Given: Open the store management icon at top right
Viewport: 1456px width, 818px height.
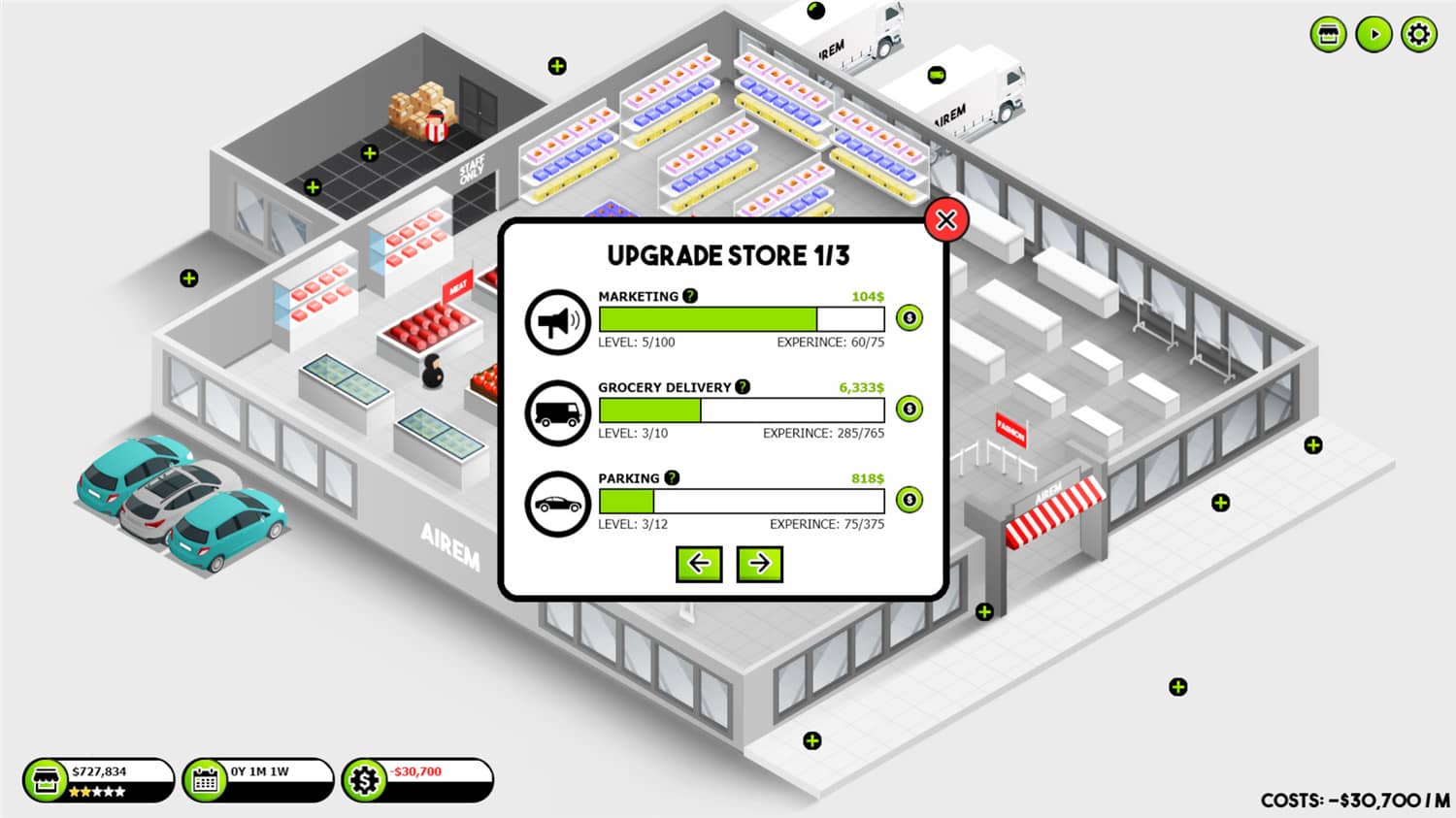Looking at the screenshot, I should [1327, 34].
